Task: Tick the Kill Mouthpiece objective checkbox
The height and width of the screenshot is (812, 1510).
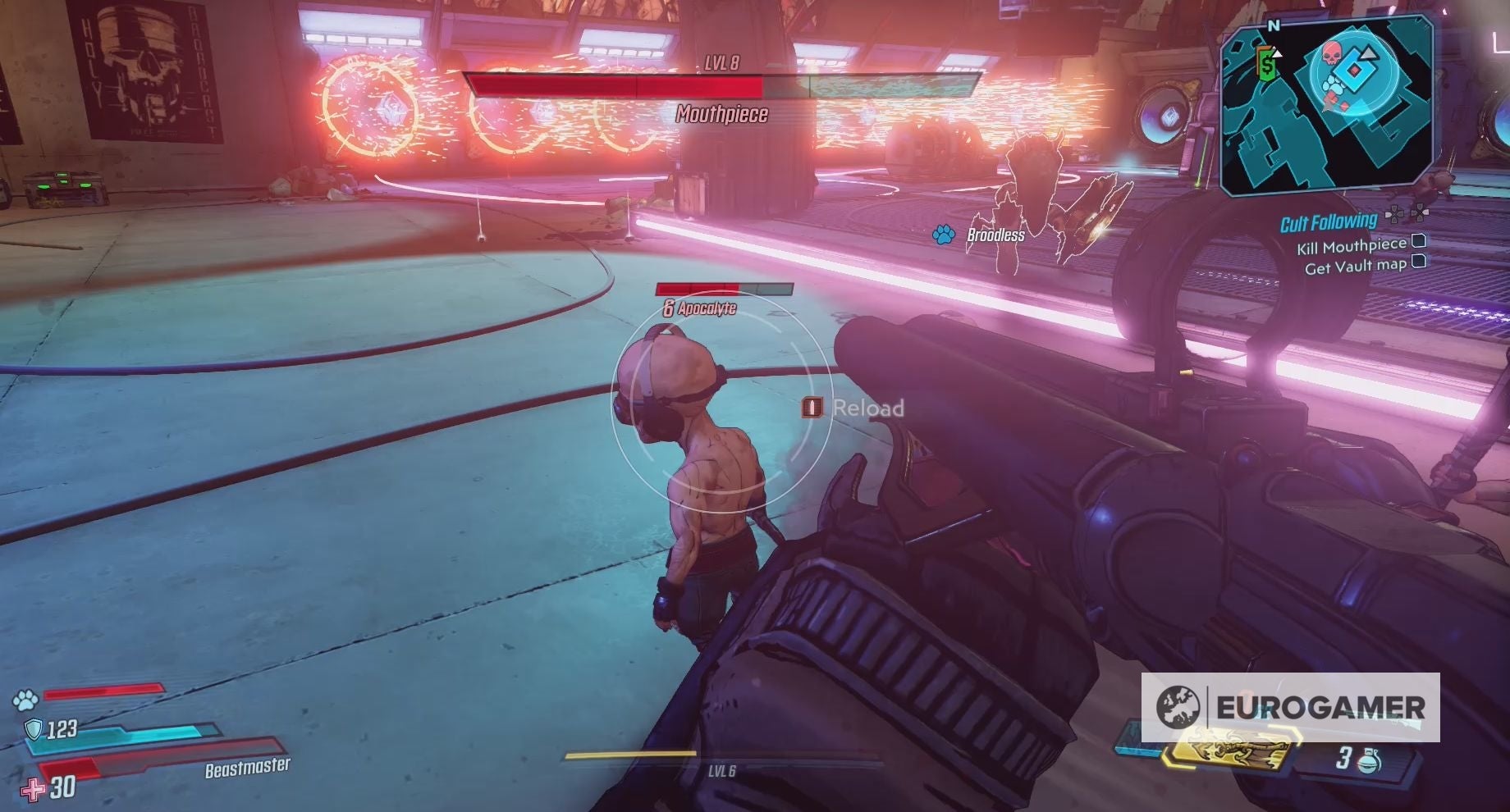Action: tap(1419, 243)
